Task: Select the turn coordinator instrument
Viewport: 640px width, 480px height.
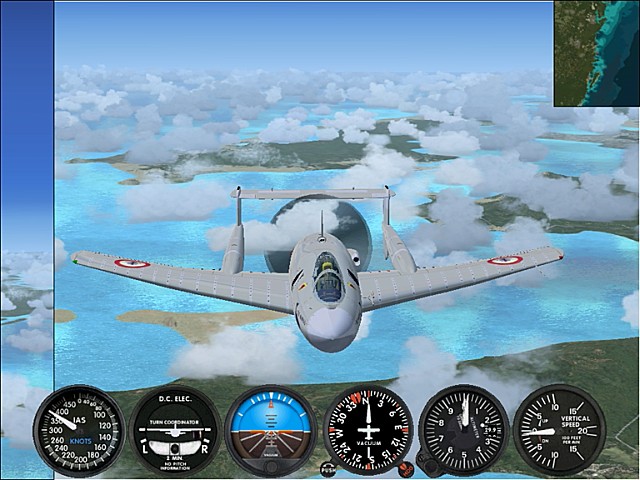Action: pyautogui.click(x=176, y=430)
